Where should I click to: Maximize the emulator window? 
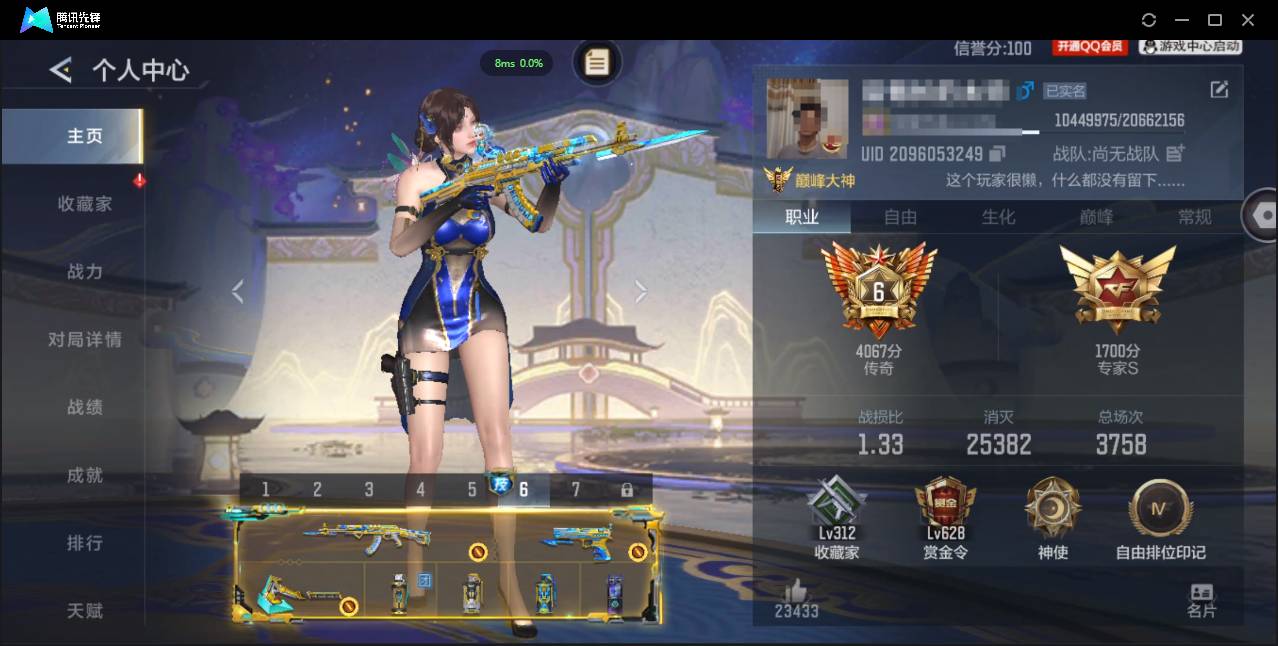coord(1215,20)
